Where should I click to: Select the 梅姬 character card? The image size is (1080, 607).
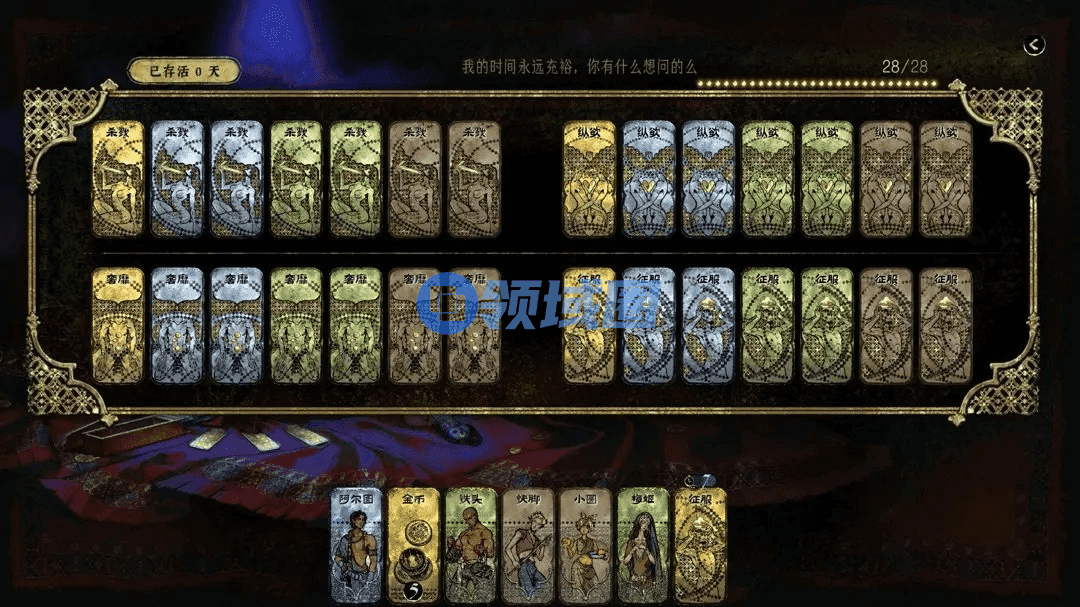[x=642, y=545]
